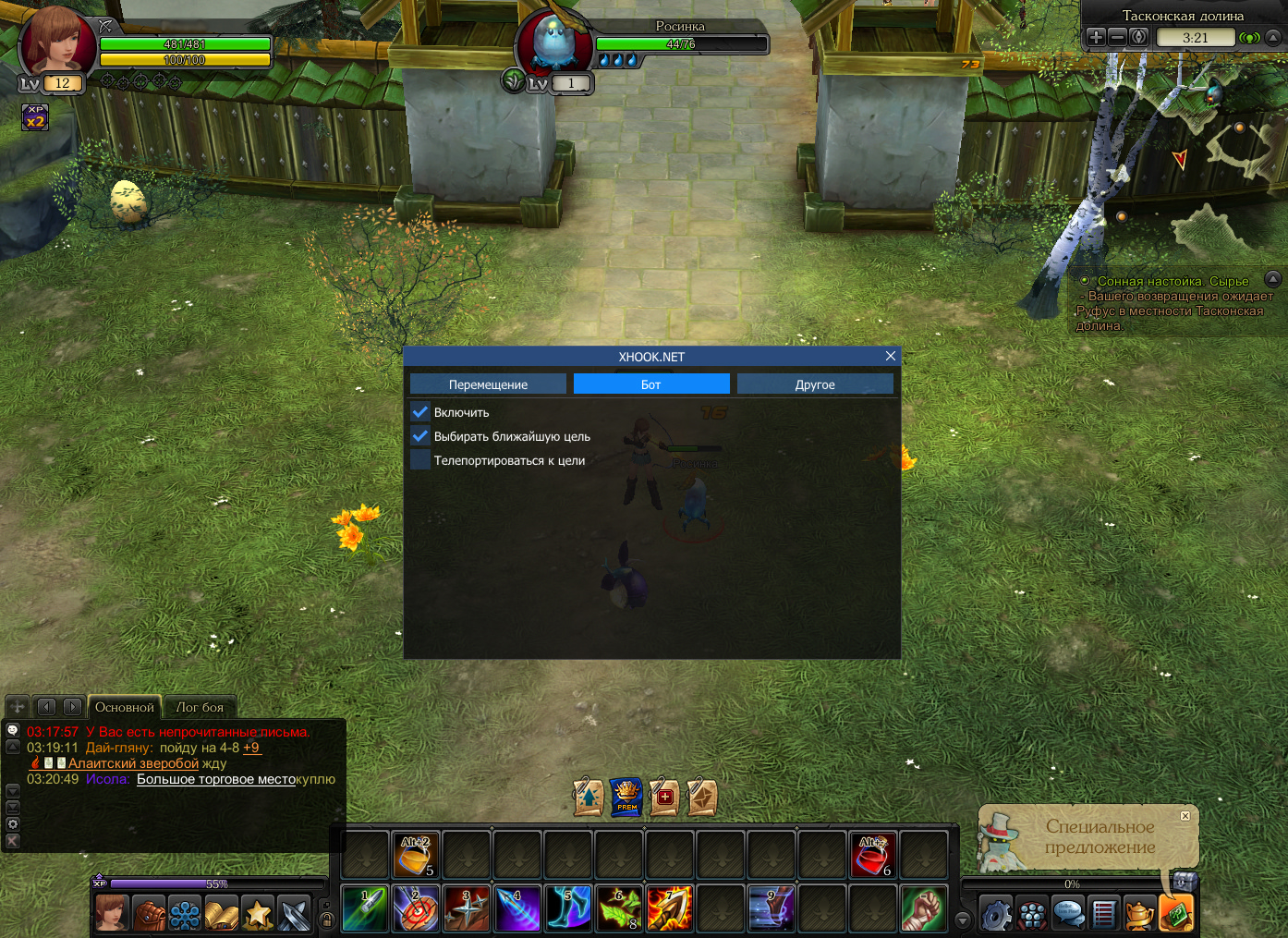
Task: Dismiss the Специальное предложение popup
Action: tap(1185, 815)
